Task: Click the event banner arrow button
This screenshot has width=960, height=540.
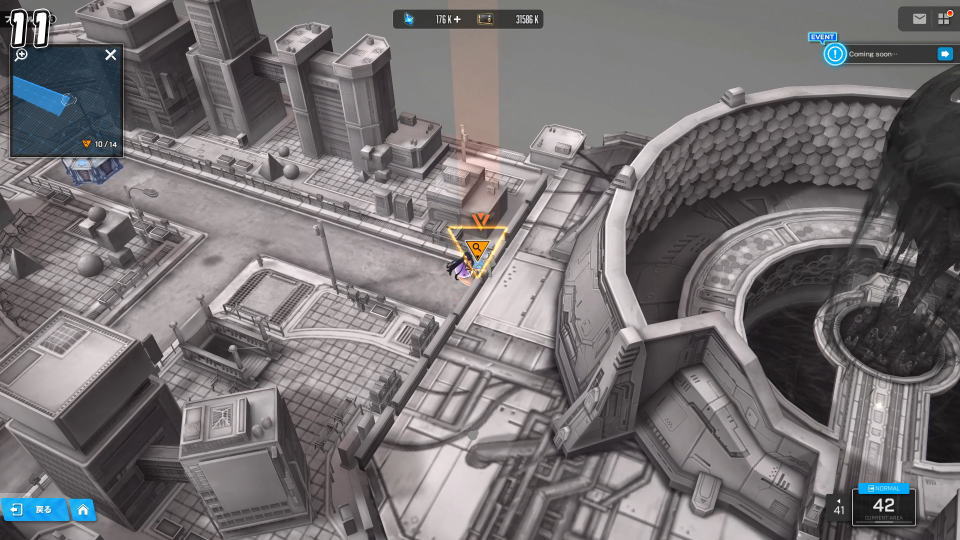Action: [944, 54]
